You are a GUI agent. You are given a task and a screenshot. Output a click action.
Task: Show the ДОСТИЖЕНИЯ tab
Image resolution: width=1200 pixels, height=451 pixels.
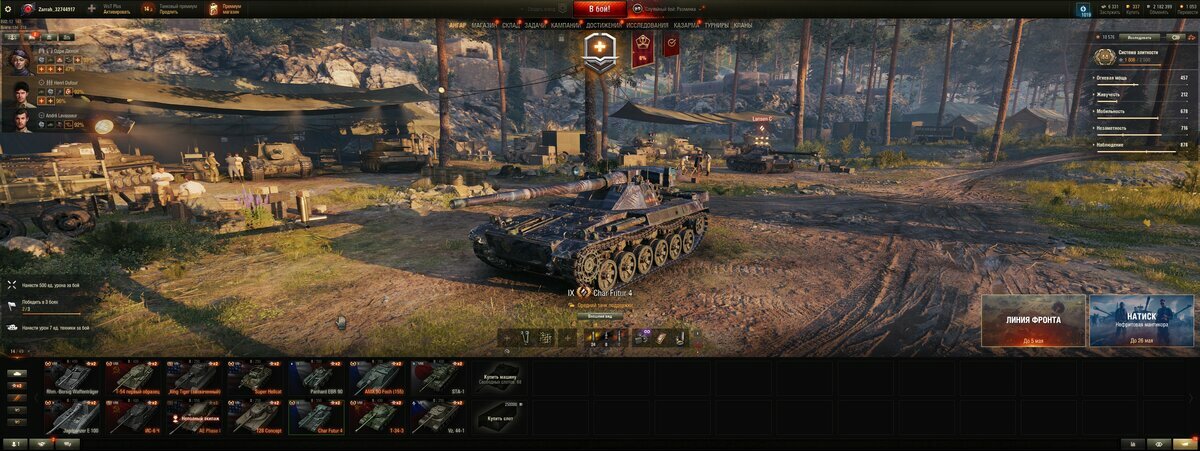pyautogui.click(x=603, y=24)
